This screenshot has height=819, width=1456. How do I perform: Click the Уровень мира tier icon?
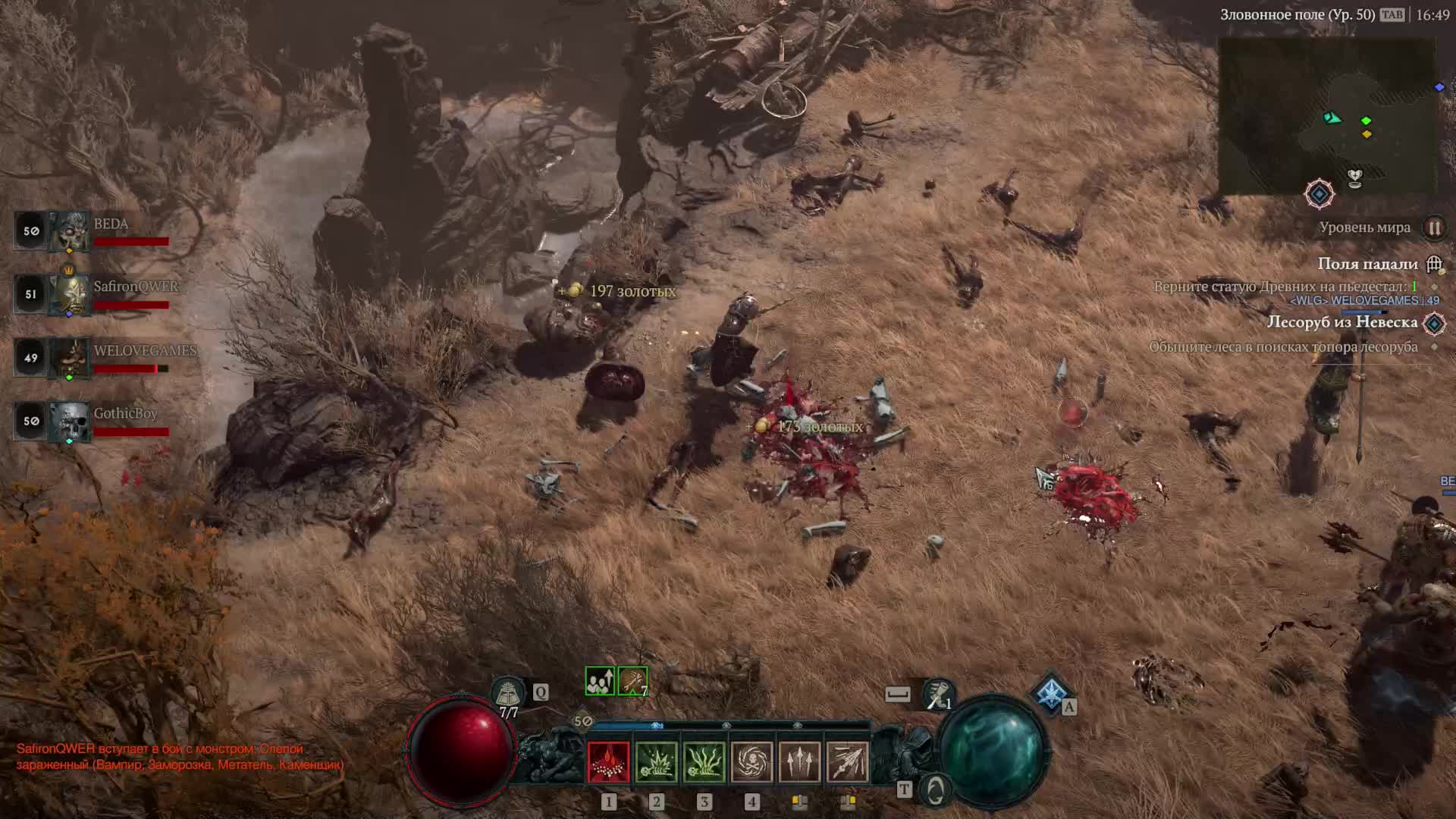pos(1434,227)
